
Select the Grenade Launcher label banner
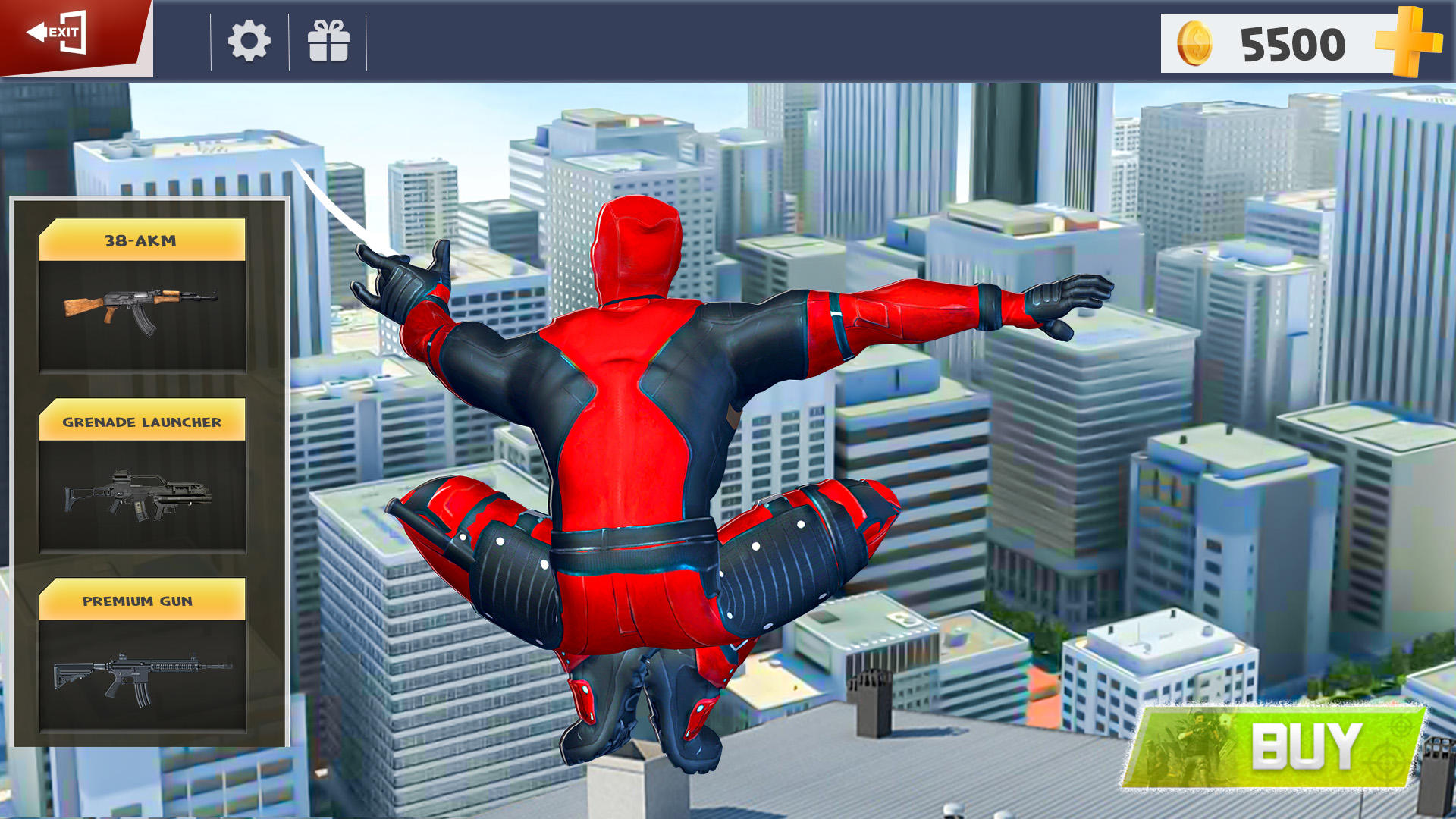(144, 423)
